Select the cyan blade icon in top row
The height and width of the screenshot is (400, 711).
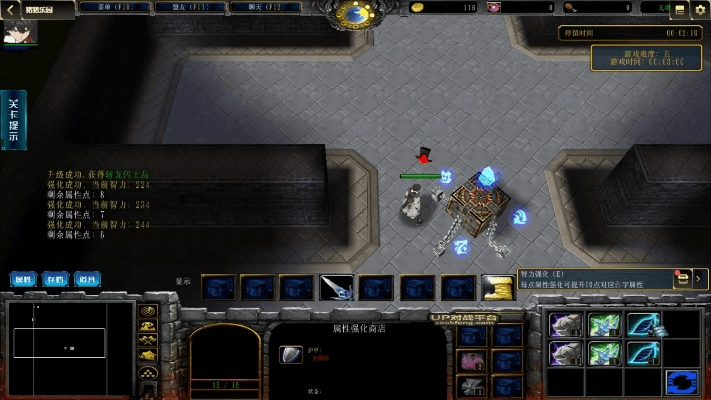click(x=641, y=325)
